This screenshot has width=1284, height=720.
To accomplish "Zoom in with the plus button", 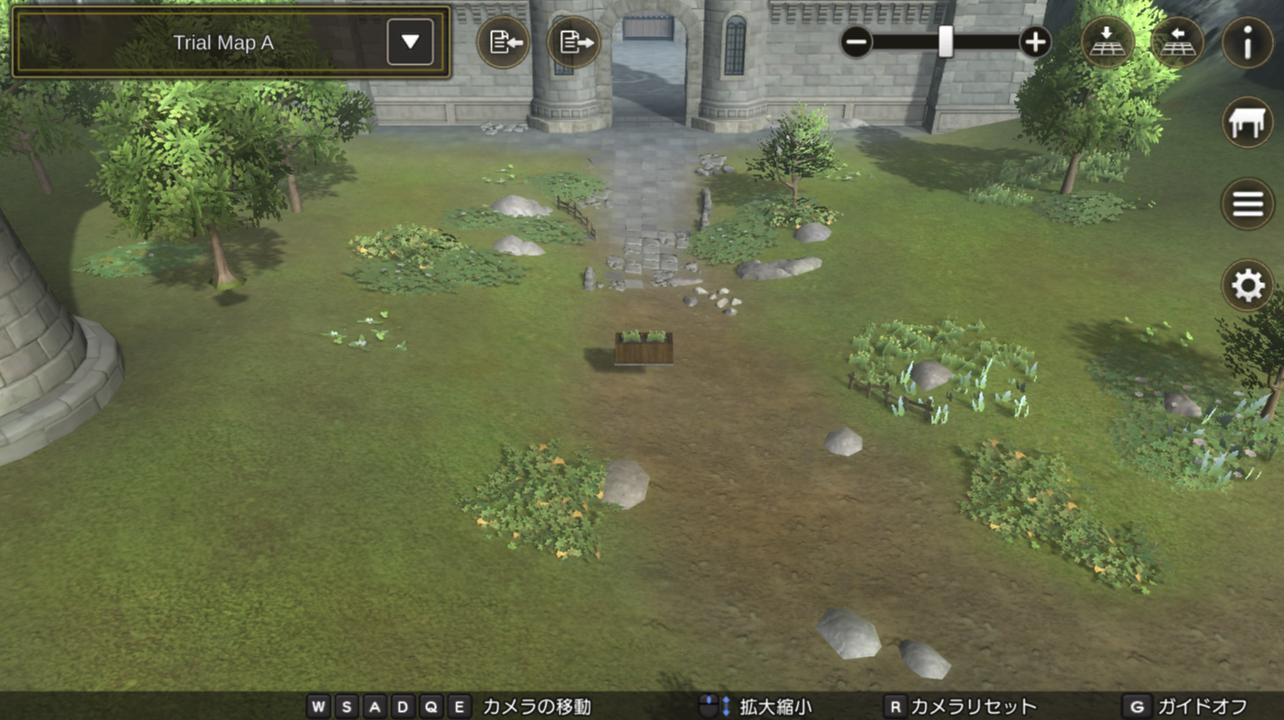I will [x=1035, y=42].
